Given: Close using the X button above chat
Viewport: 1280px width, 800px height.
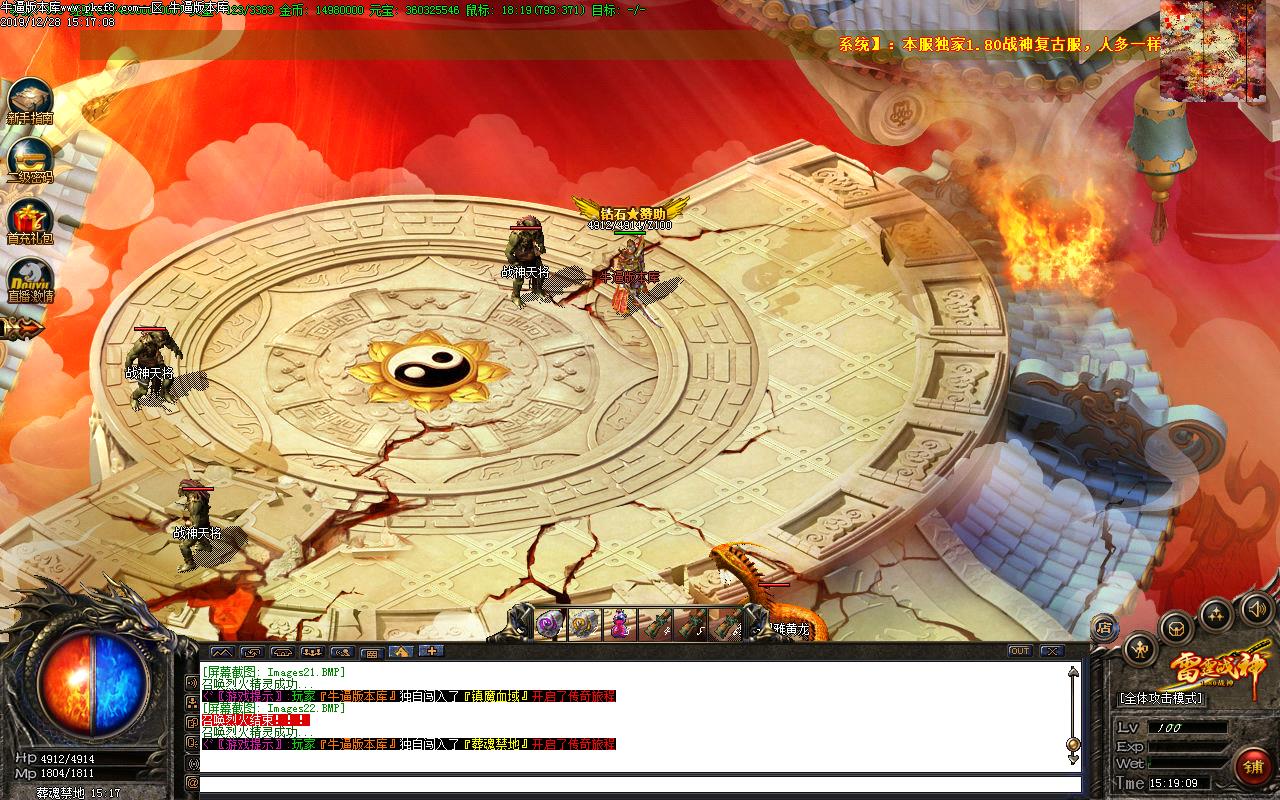Looking at the screenshot, I should [x=1052, y=651].
